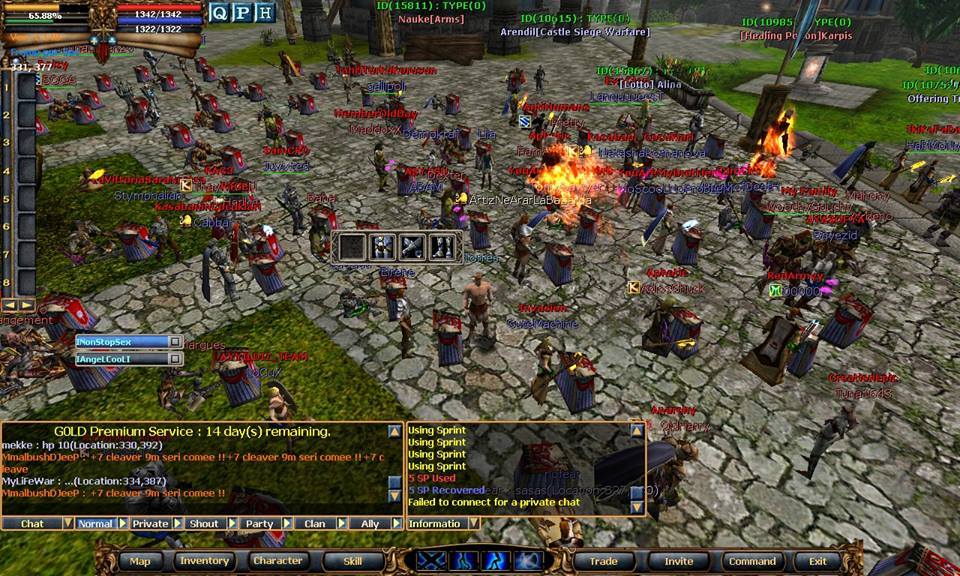Click the Trade button
This screenshot has height=576, width=960.
(603, 561)
